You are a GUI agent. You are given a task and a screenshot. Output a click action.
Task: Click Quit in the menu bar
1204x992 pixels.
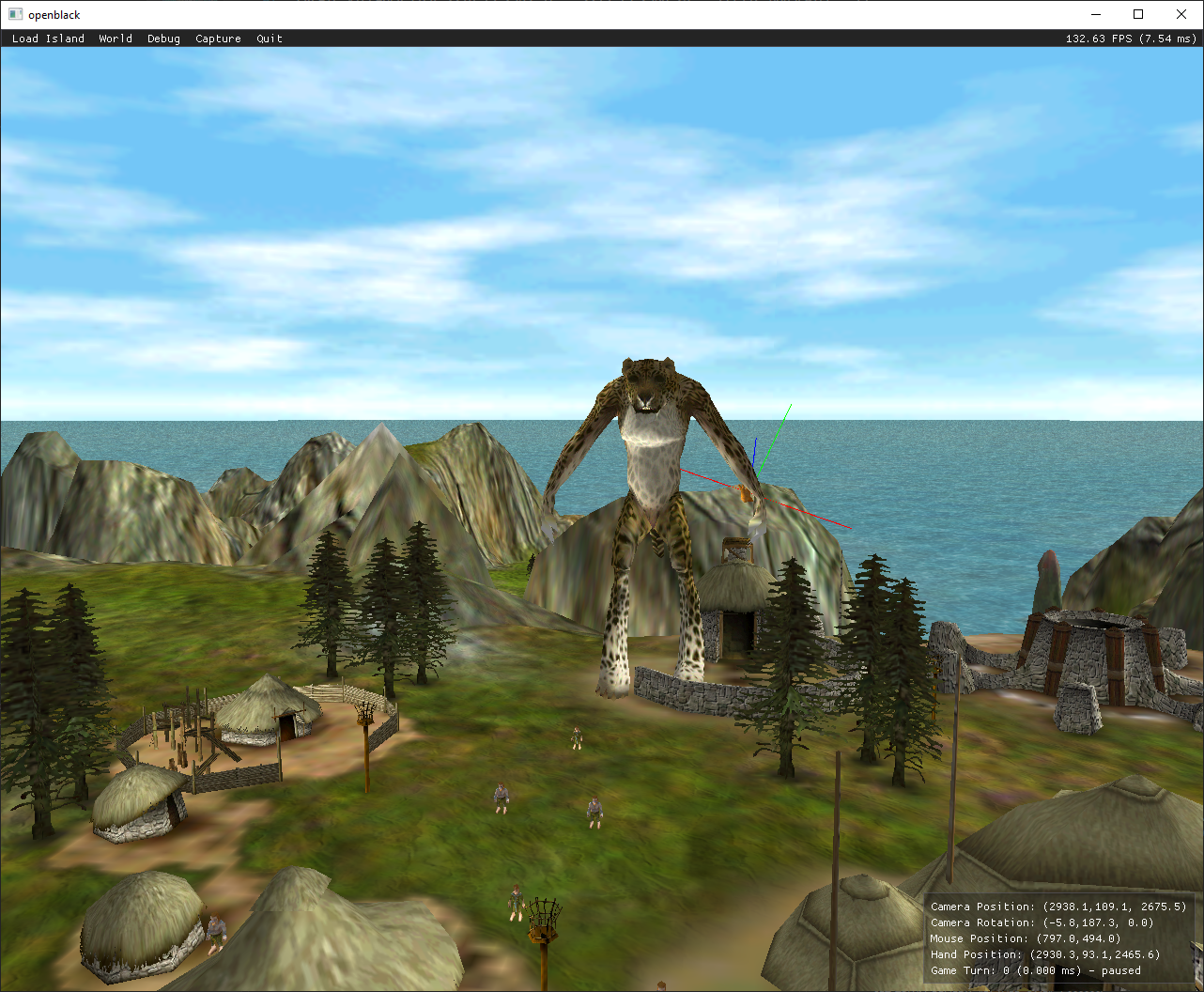pos(269,39)
